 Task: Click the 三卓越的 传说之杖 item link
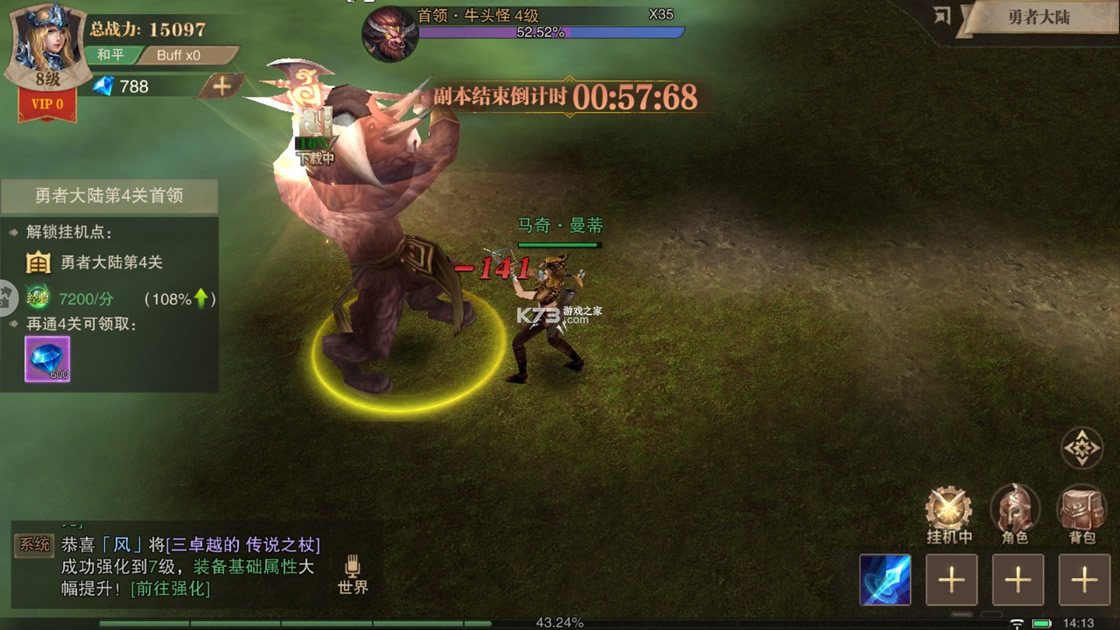(243, 545)
